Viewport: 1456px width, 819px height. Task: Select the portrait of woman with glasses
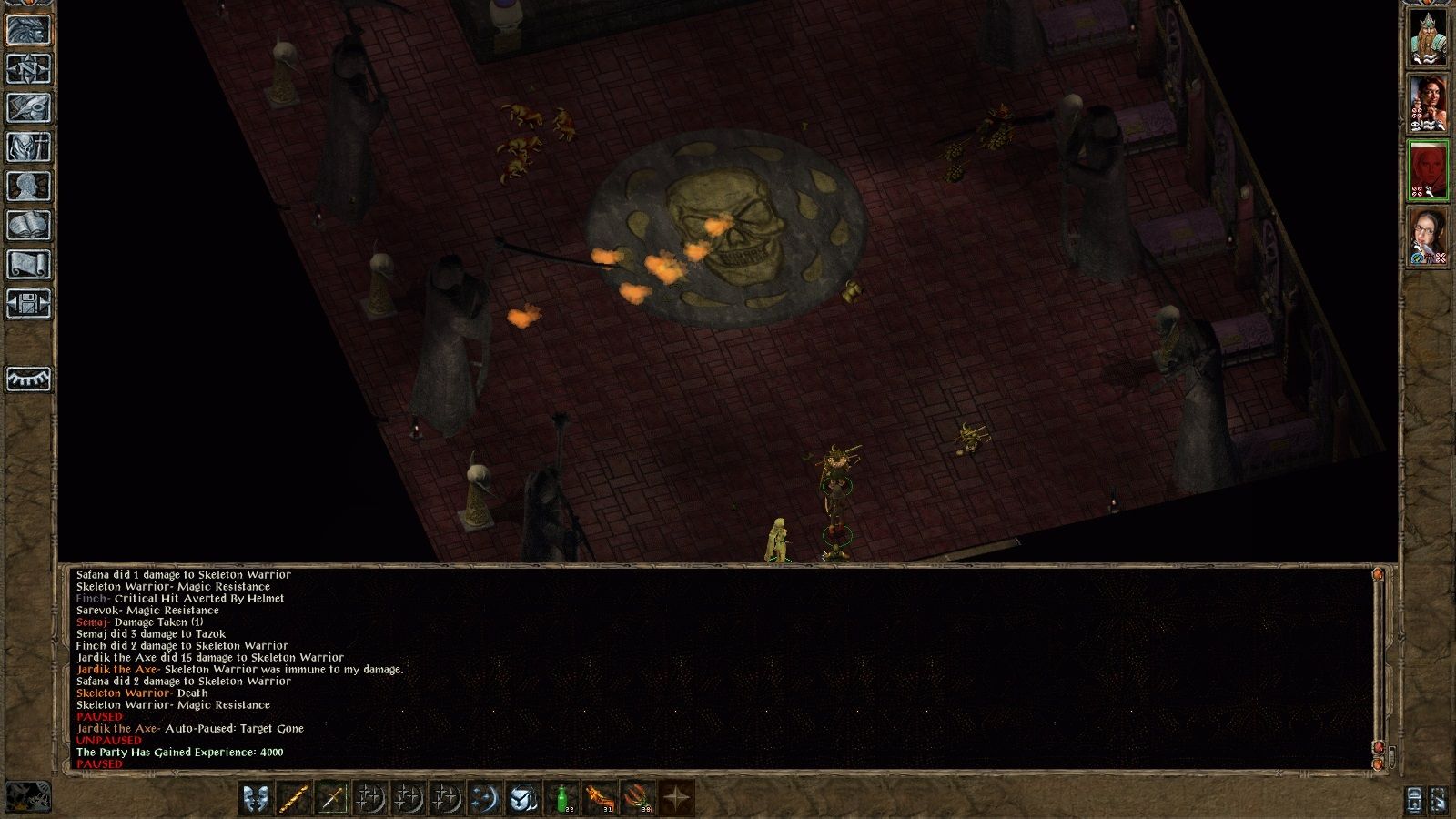1428,237
